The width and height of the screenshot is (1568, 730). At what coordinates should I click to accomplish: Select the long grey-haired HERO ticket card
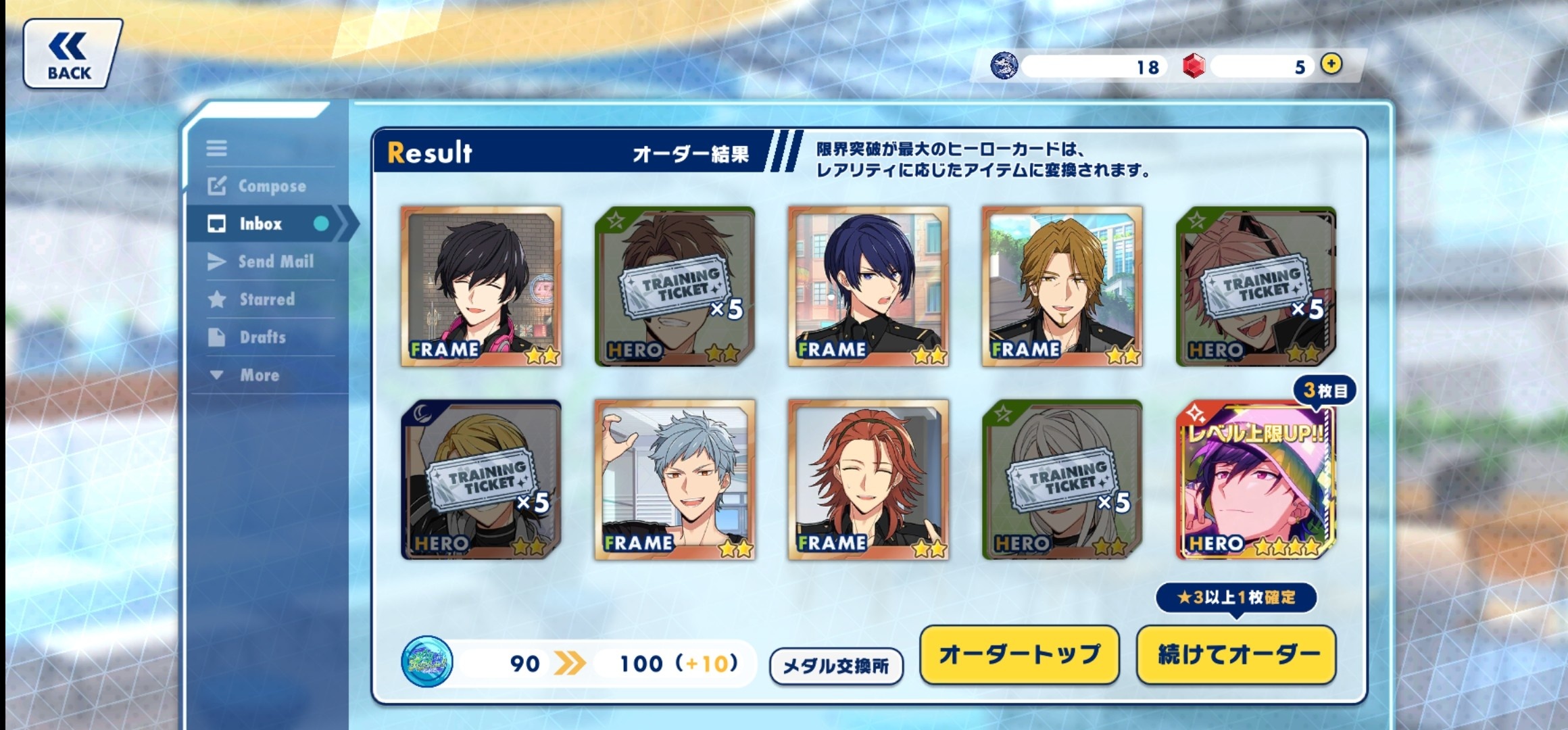[x=1062, y=480]
